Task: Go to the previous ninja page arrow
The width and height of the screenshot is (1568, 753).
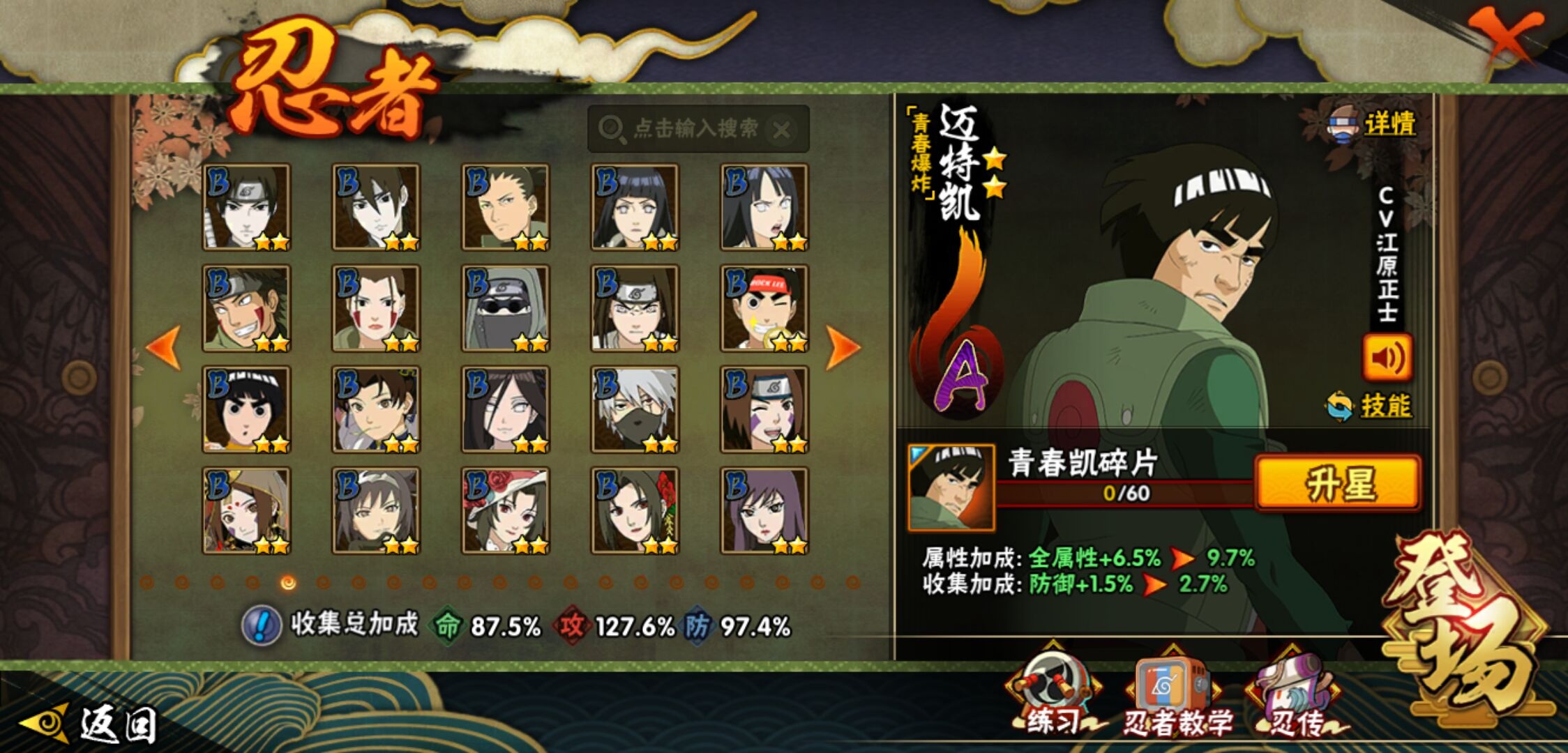Action: tap(164, 347)
